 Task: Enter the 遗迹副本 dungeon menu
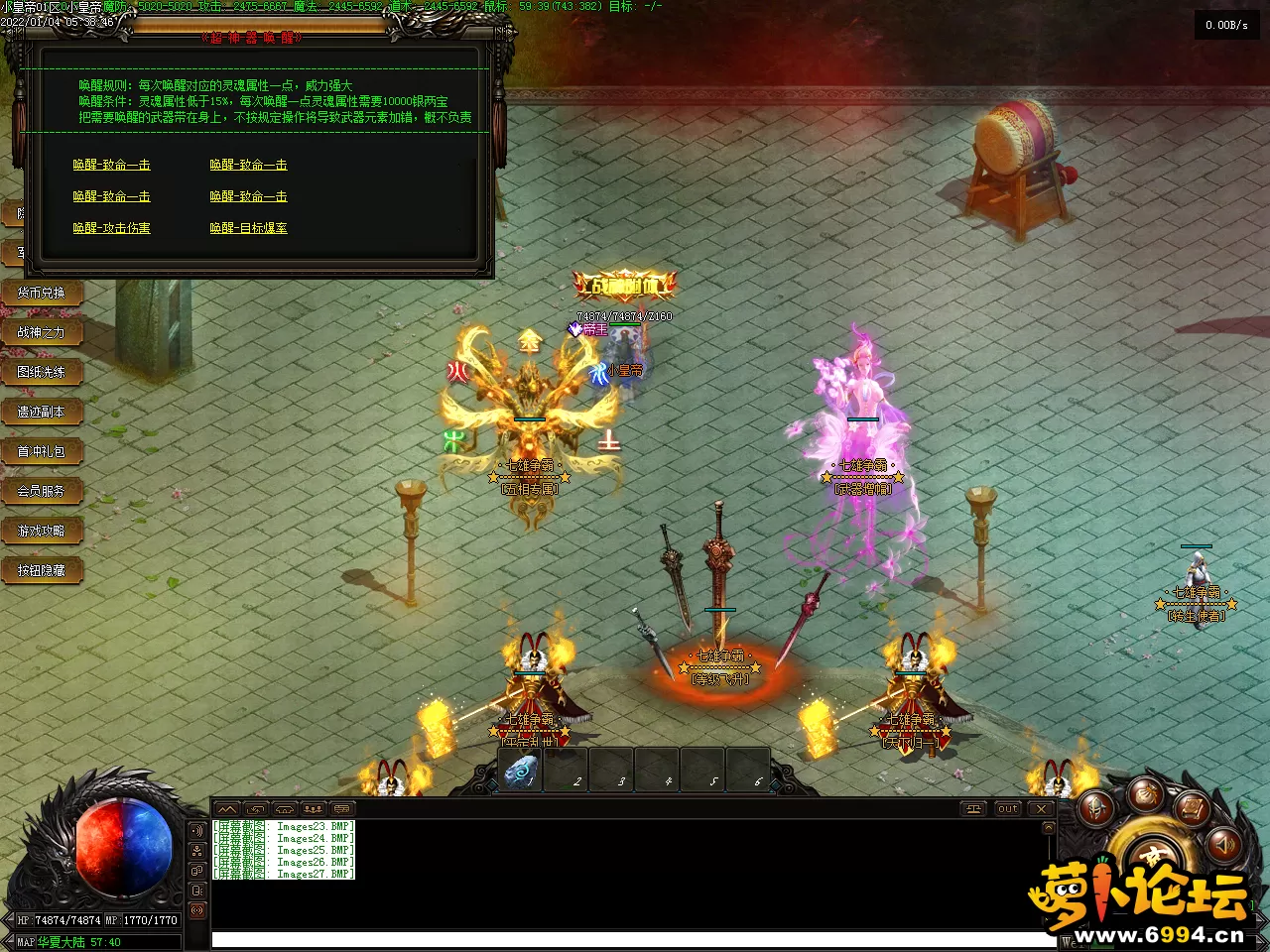[x=41, y=412]
